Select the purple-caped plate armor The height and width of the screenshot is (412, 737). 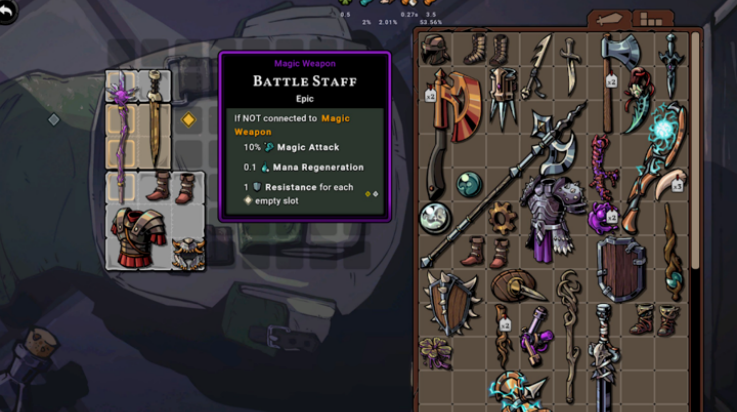[550, 215]
